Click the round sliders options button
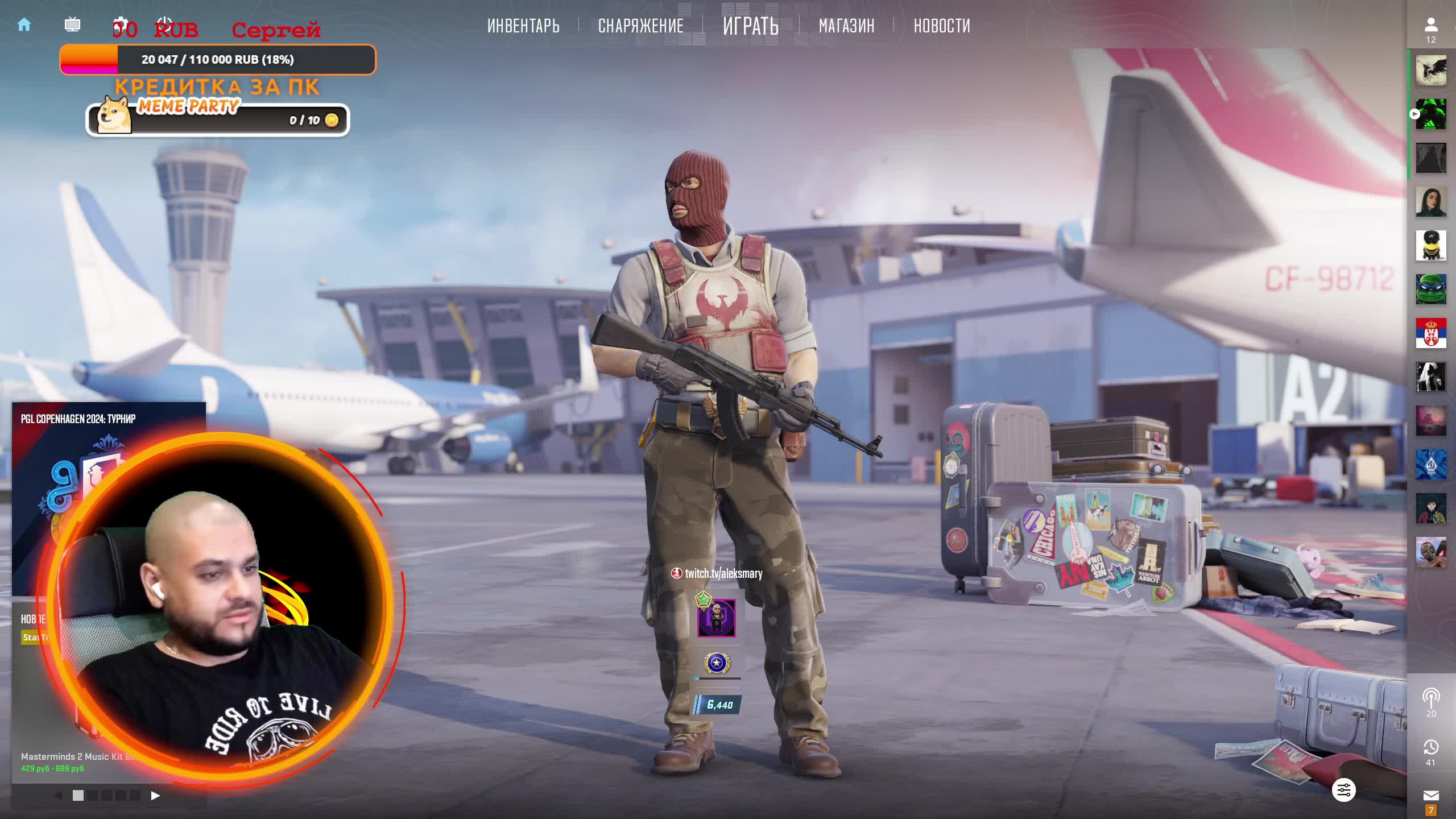Image resolution: width=1456 pixels, height=819 pixels. tap(1343, 790)
